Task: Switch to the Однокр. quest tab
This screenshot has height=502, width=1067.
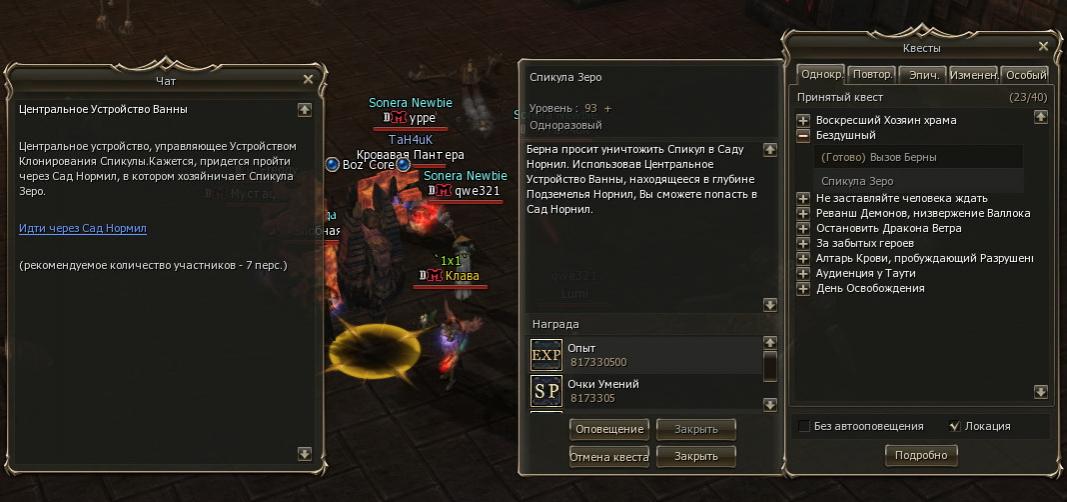Action: tap(822, 75)
